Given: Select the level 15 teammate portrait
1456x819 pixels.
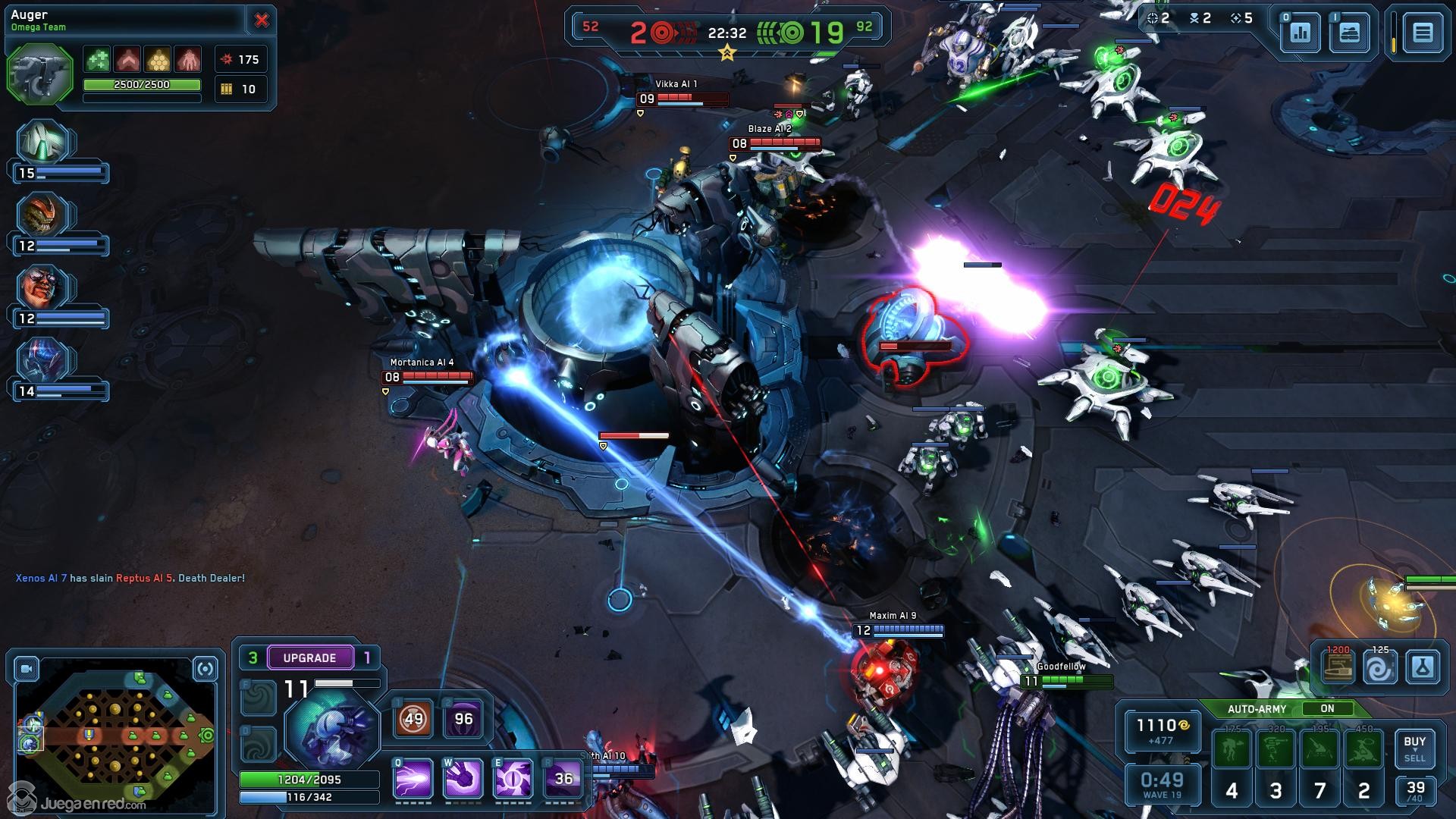Looking at the screenshot, I should point(44,144).
